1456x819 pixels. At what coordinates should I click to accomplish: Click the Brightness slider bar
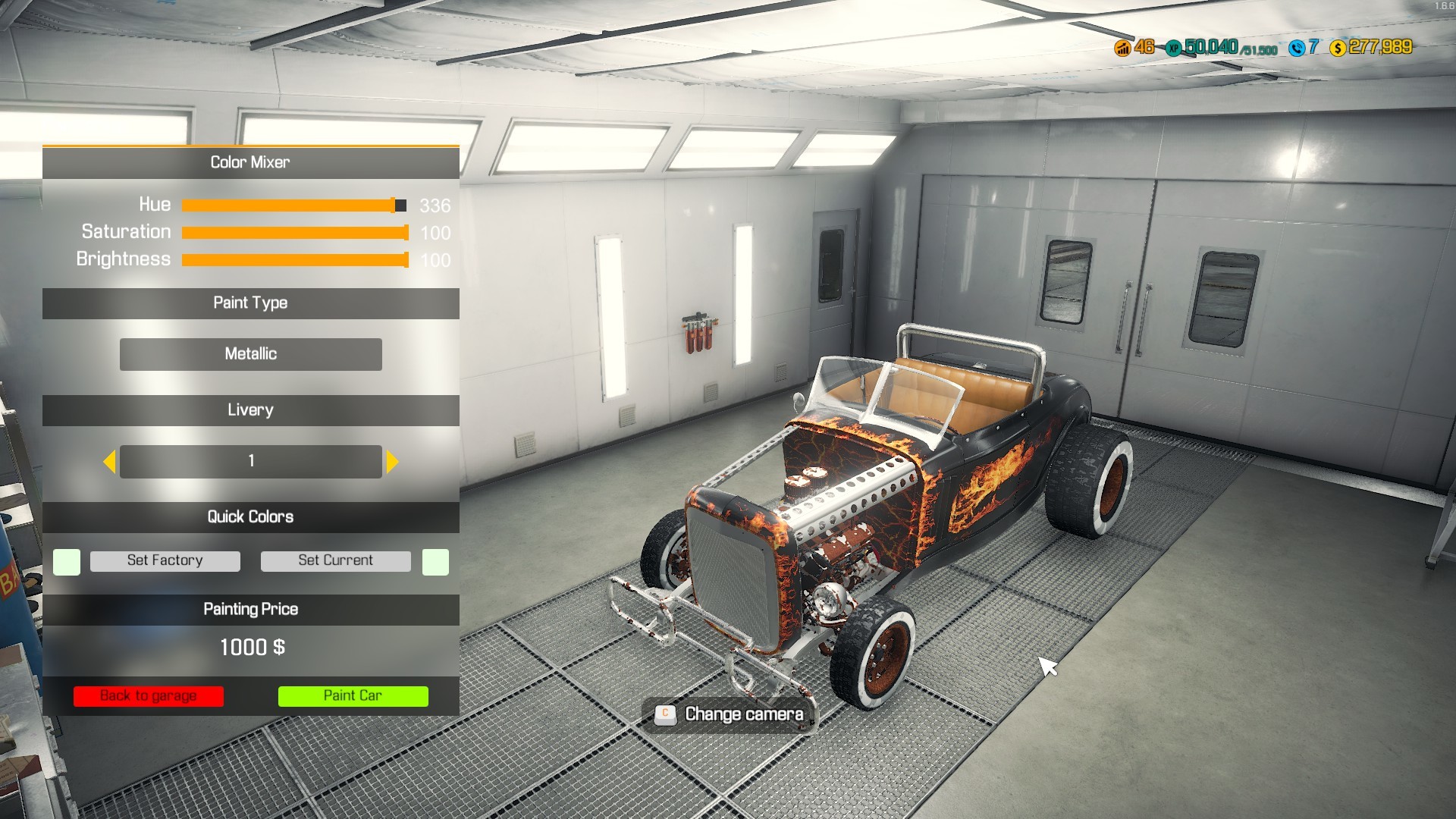tap(296, 259)
